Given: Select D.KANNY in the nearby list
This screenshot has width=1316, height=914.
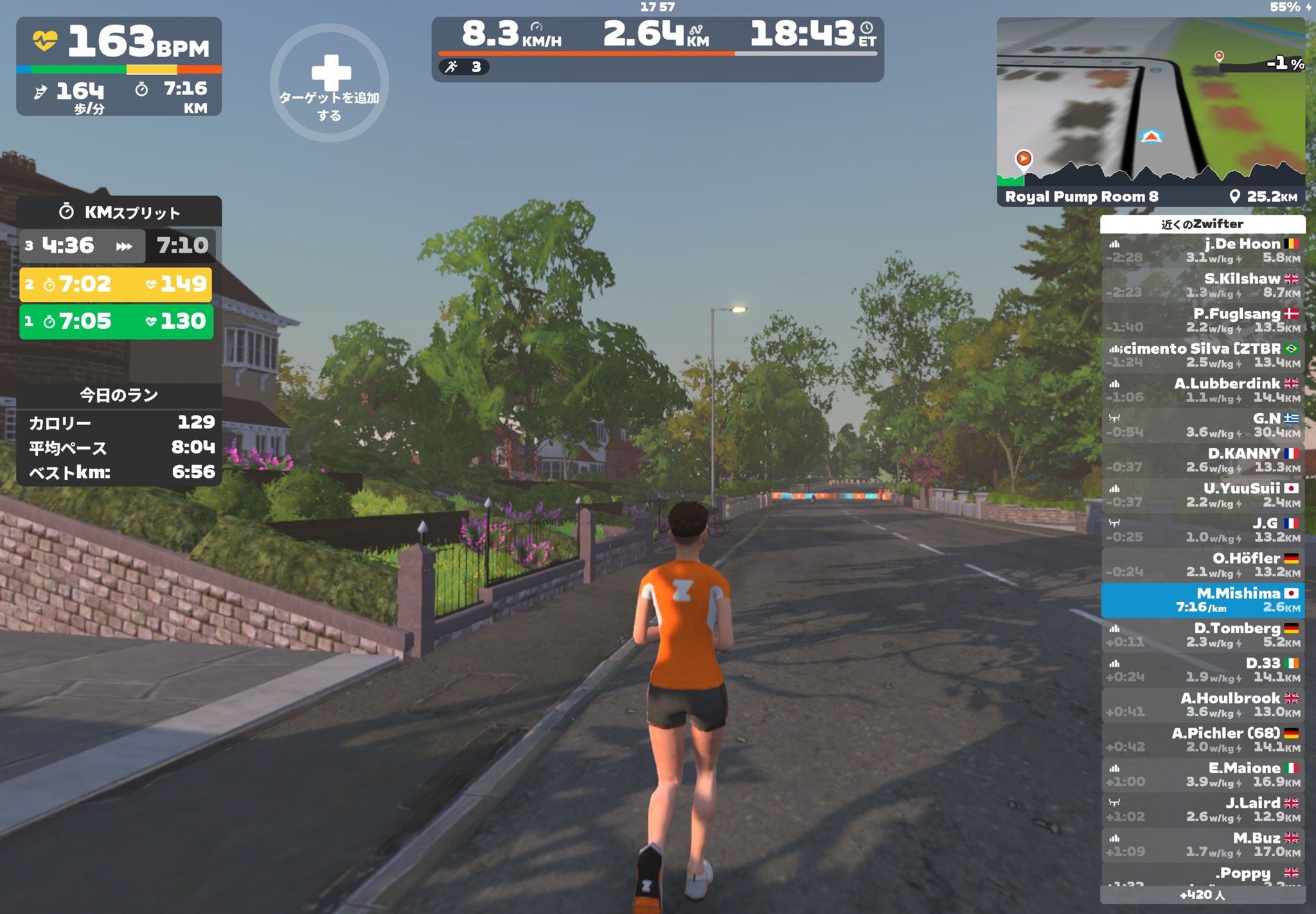Looking at the screenshot, I should [1202, 460].
